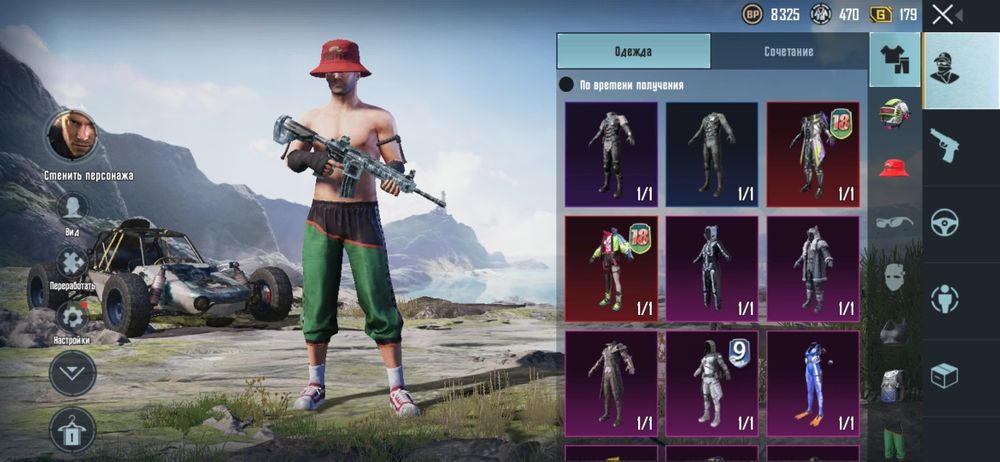Click Сменить персонажа character portrait
The image size is (1000, 462).
pyautogui.click(x=73, y=135)
